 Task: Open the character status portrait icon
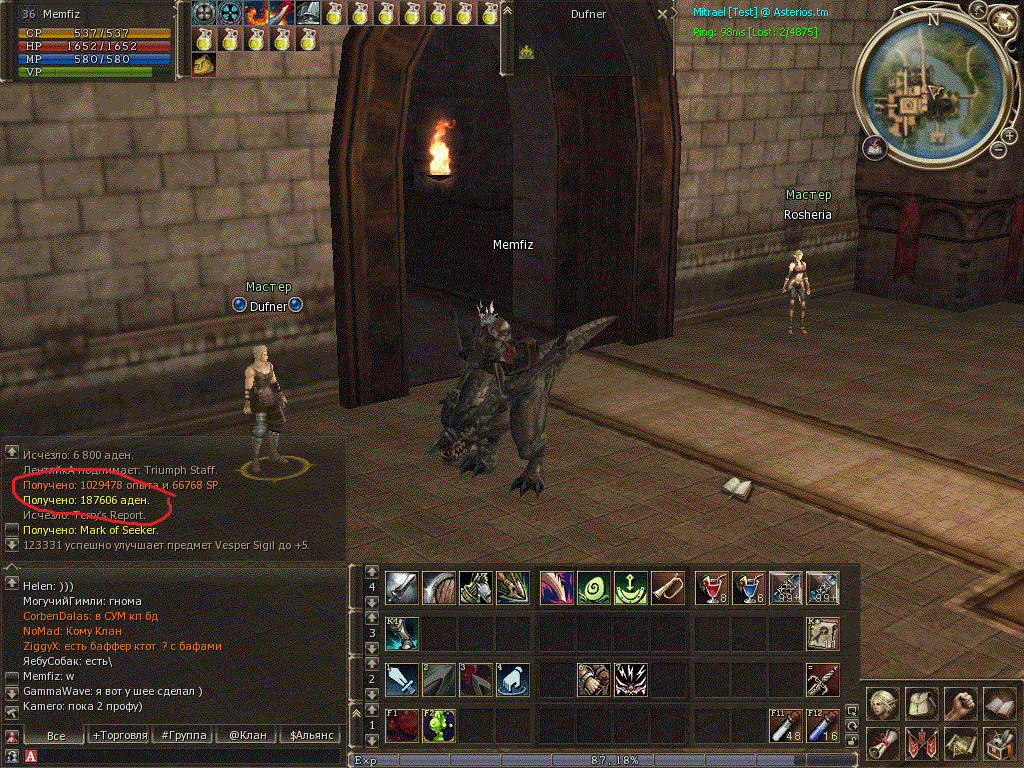pos(882,704)
